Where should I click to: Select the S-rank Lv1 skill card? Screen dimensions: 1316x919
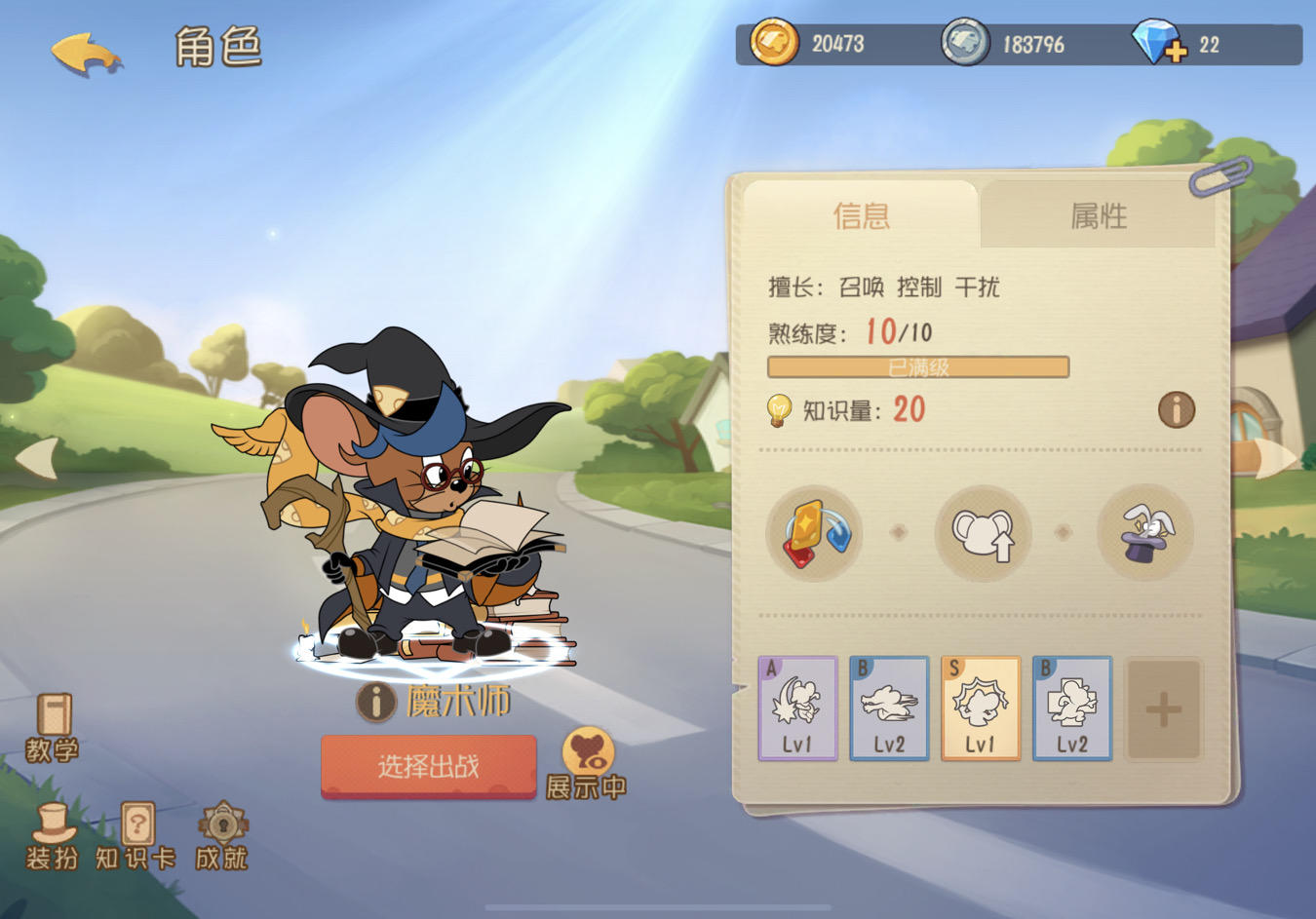point(982,708)
